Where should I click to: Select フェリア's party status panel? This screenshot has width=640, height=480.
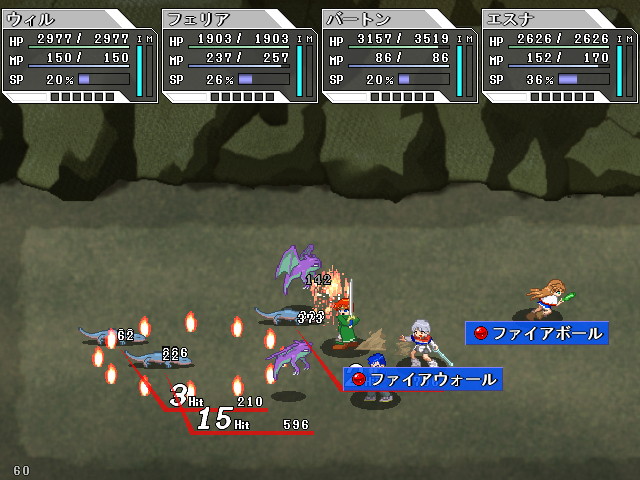pyautogui.click(x=239, y=55)
